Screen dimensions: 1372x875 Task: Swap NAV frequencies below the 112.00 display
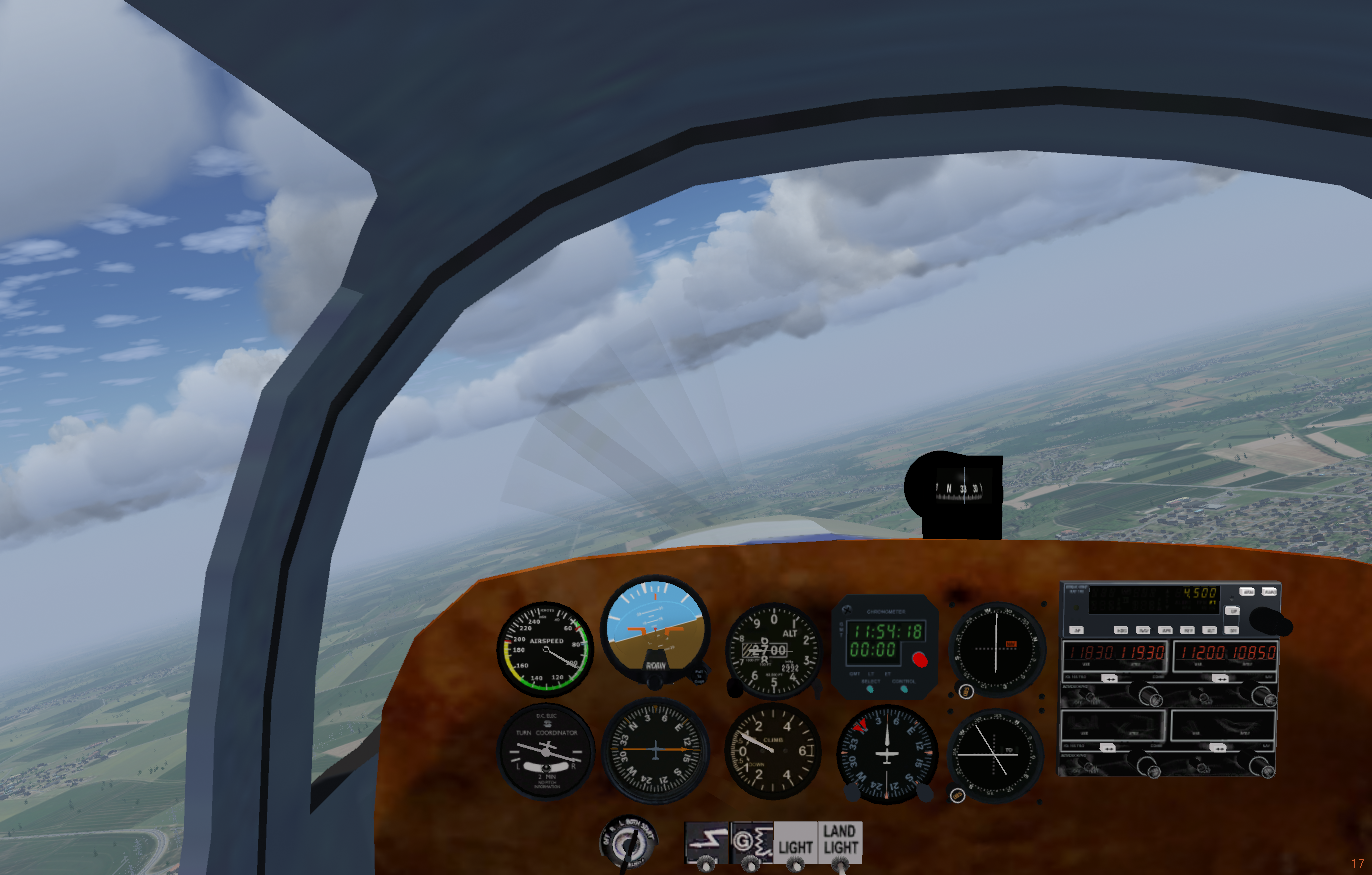click(x=1220, y=677)
